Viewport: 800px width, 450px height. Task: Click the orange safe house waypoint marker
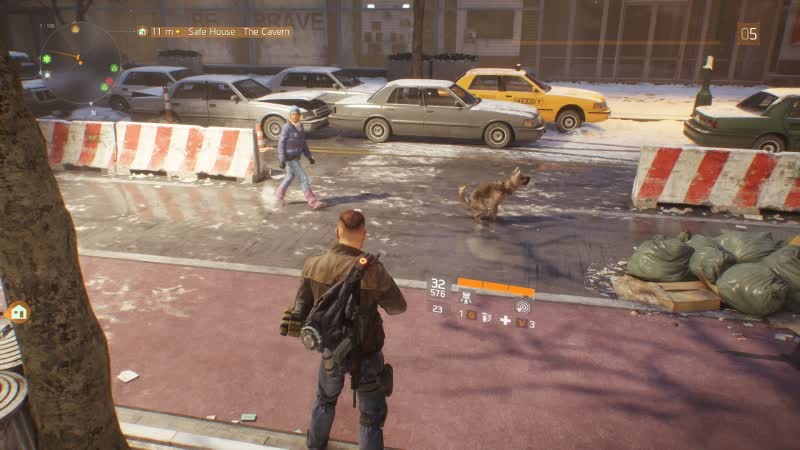pyautogui.click(x=18, y=312)
